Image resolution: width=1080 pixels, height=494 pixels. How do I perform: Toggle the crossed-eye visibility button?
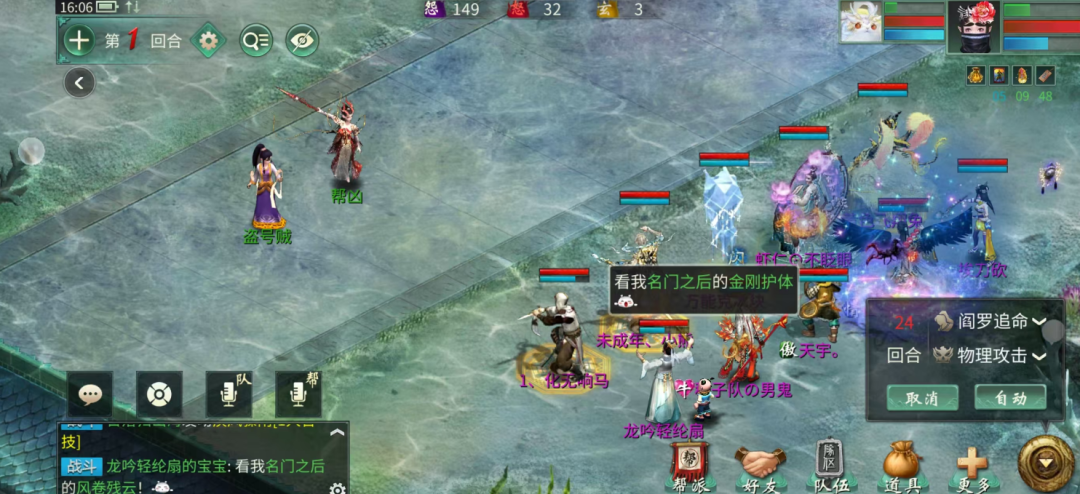click(x=301, y=41)
